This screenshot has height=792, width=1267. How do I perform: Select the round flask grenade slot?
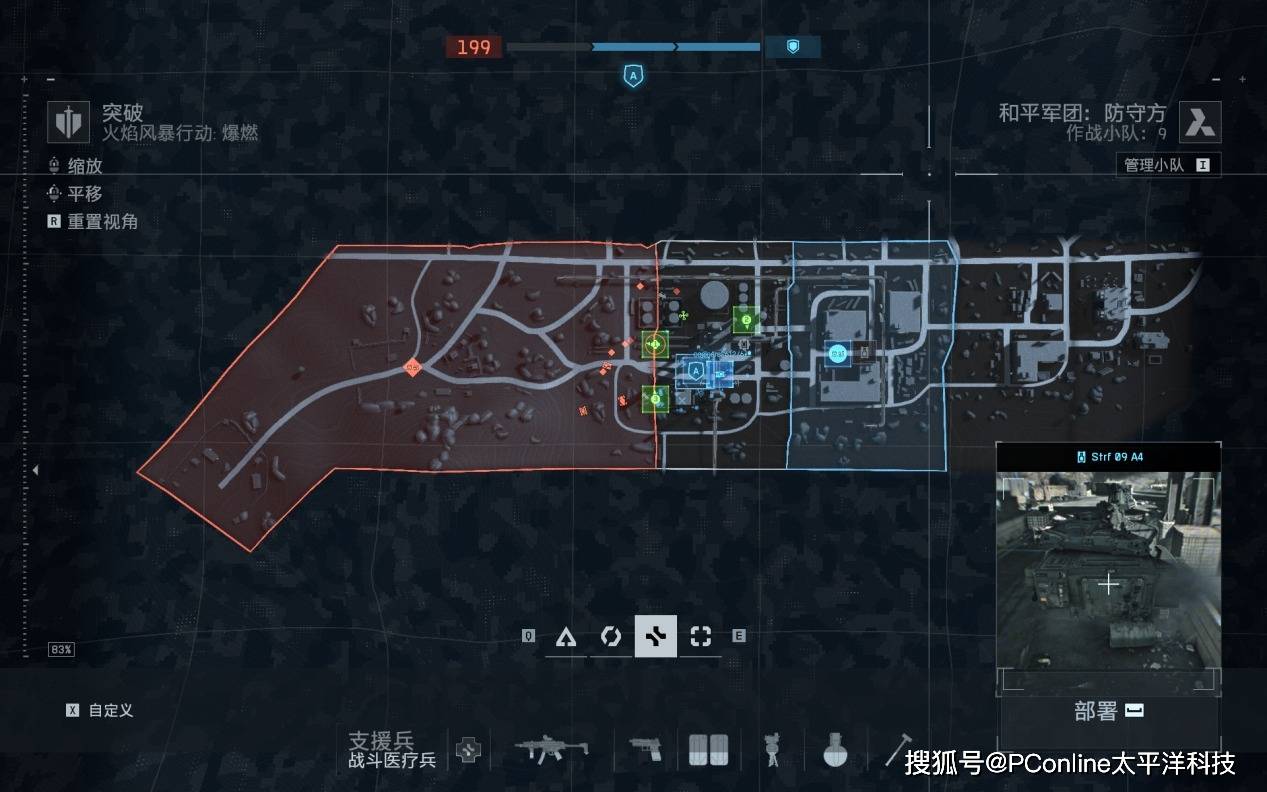tap(836, 749)
